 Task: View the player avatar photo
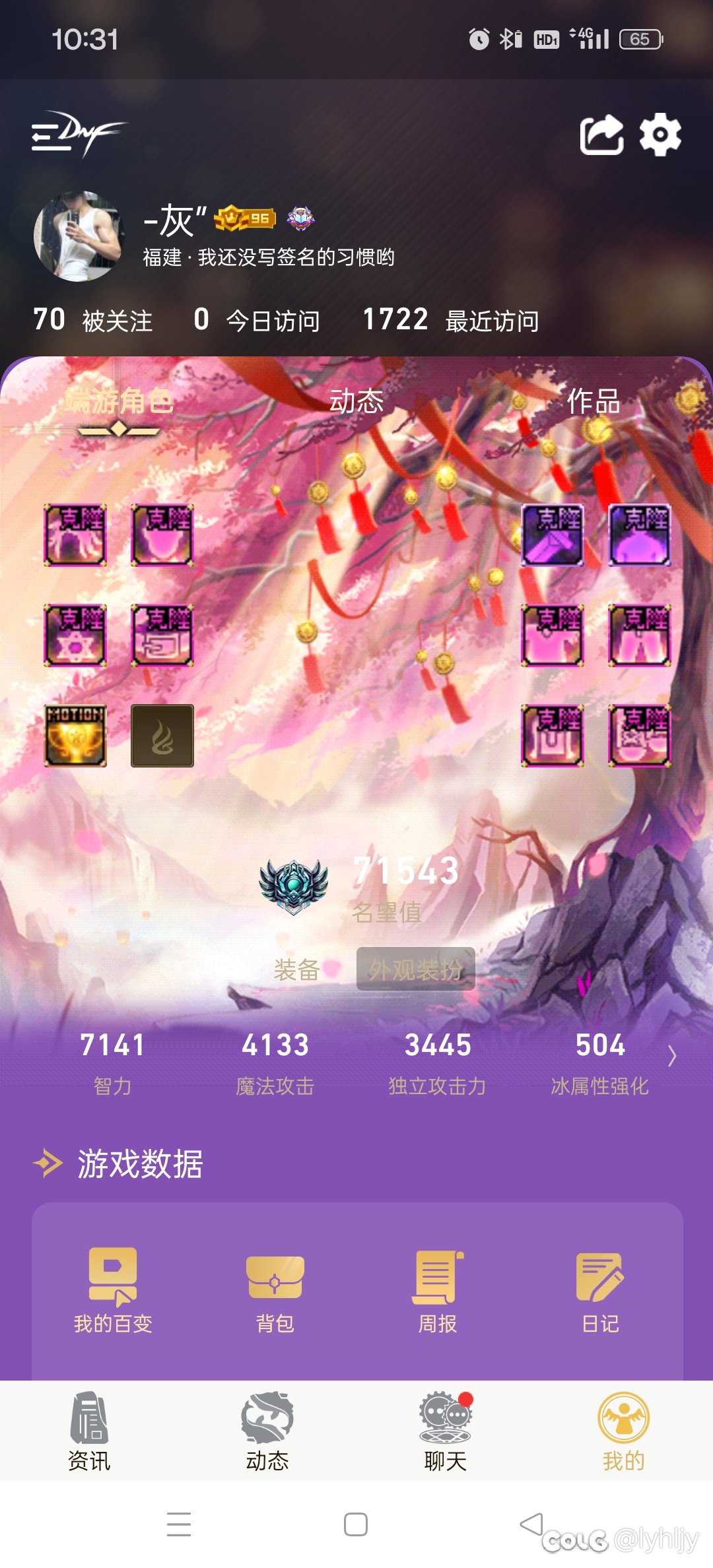pyautogui.click(x=79, y=236)
